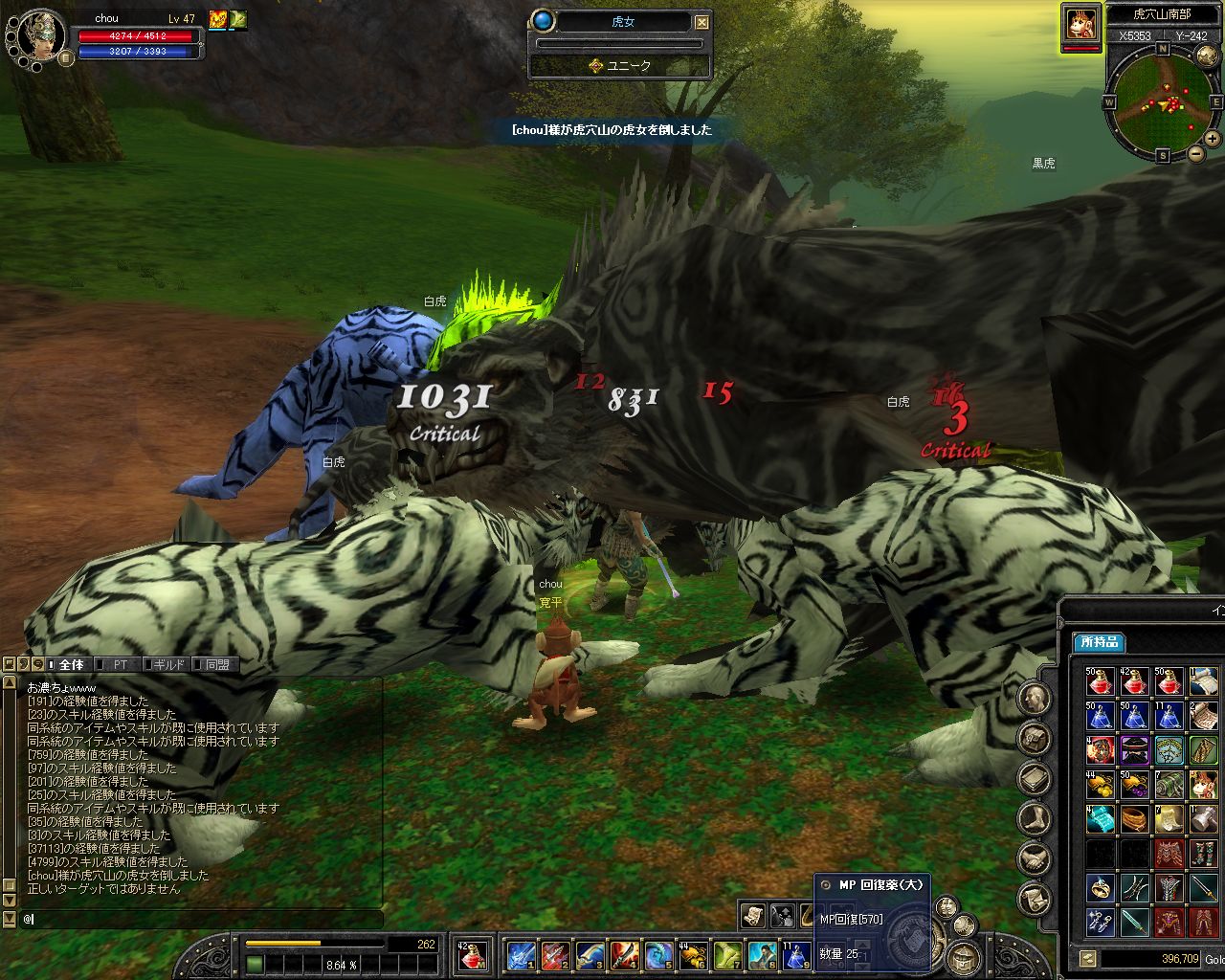Switch chat to the 同盟 tab
The image size is (1225, 980).
pyautogui.click(x=216, y=664)
